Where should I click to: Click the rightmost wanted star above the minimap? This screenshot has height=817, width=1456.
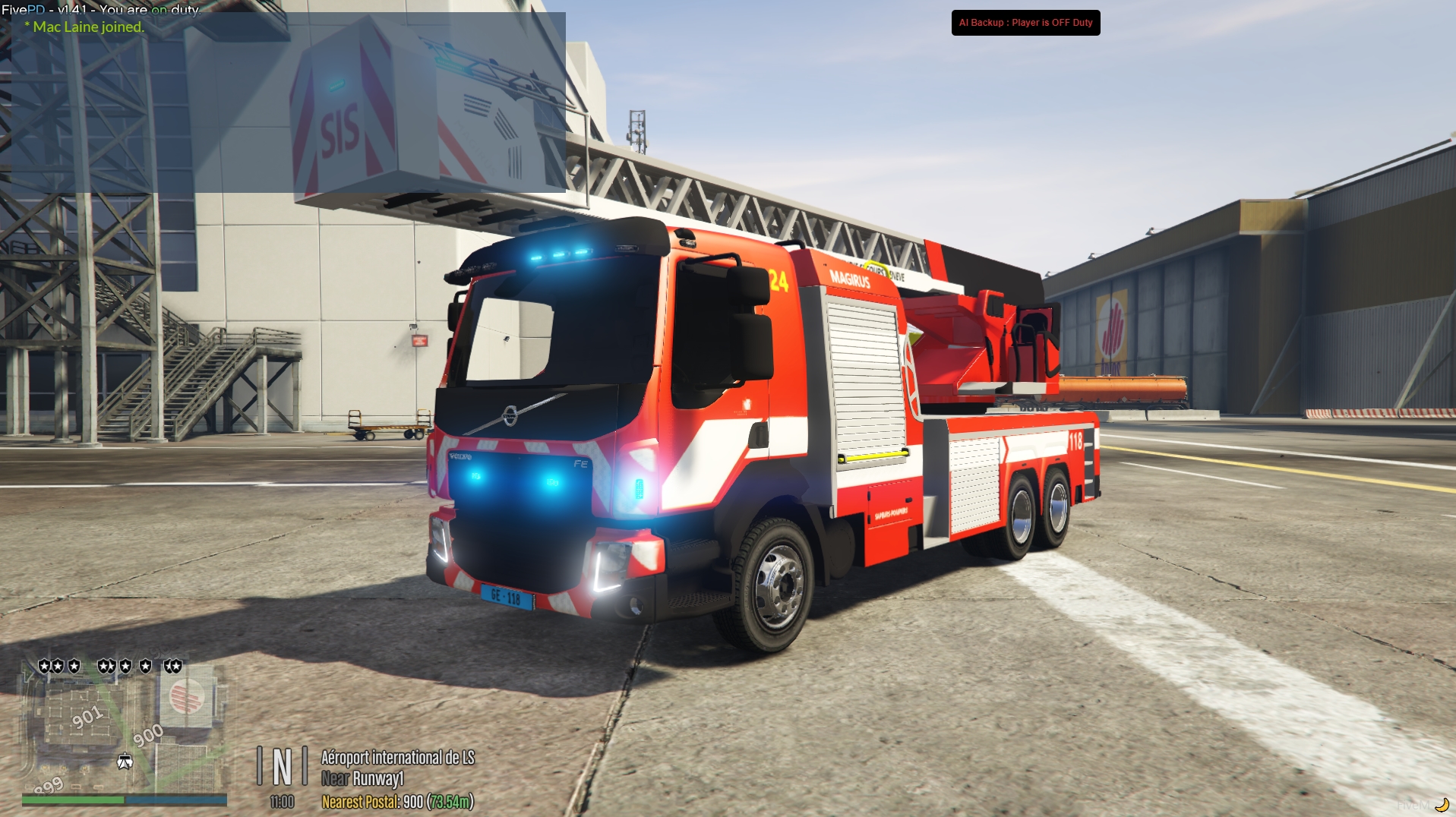[x=176, y=666]
